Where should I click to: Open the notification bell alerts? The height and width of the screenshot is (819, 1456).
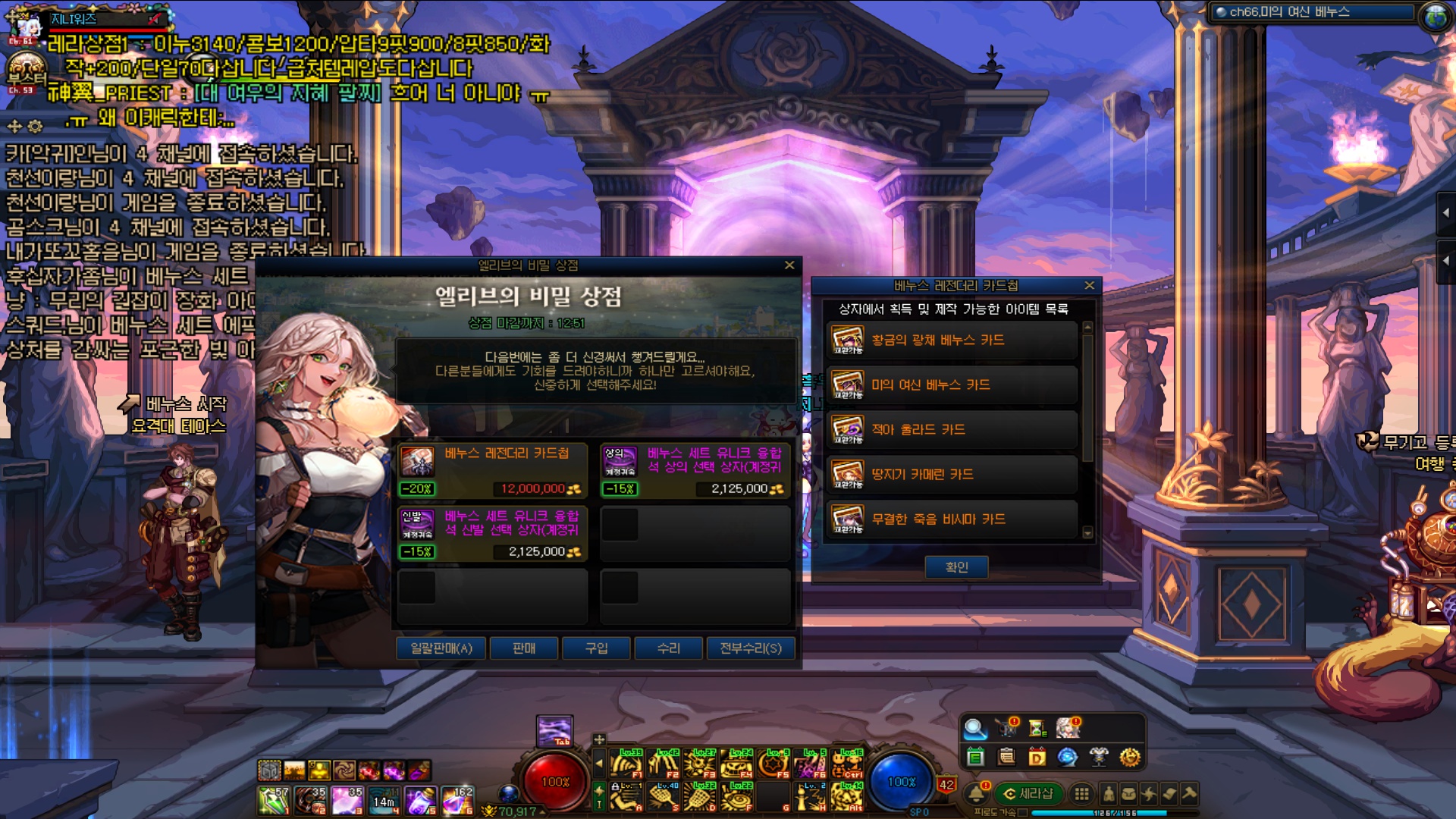(x=977, y=794)
